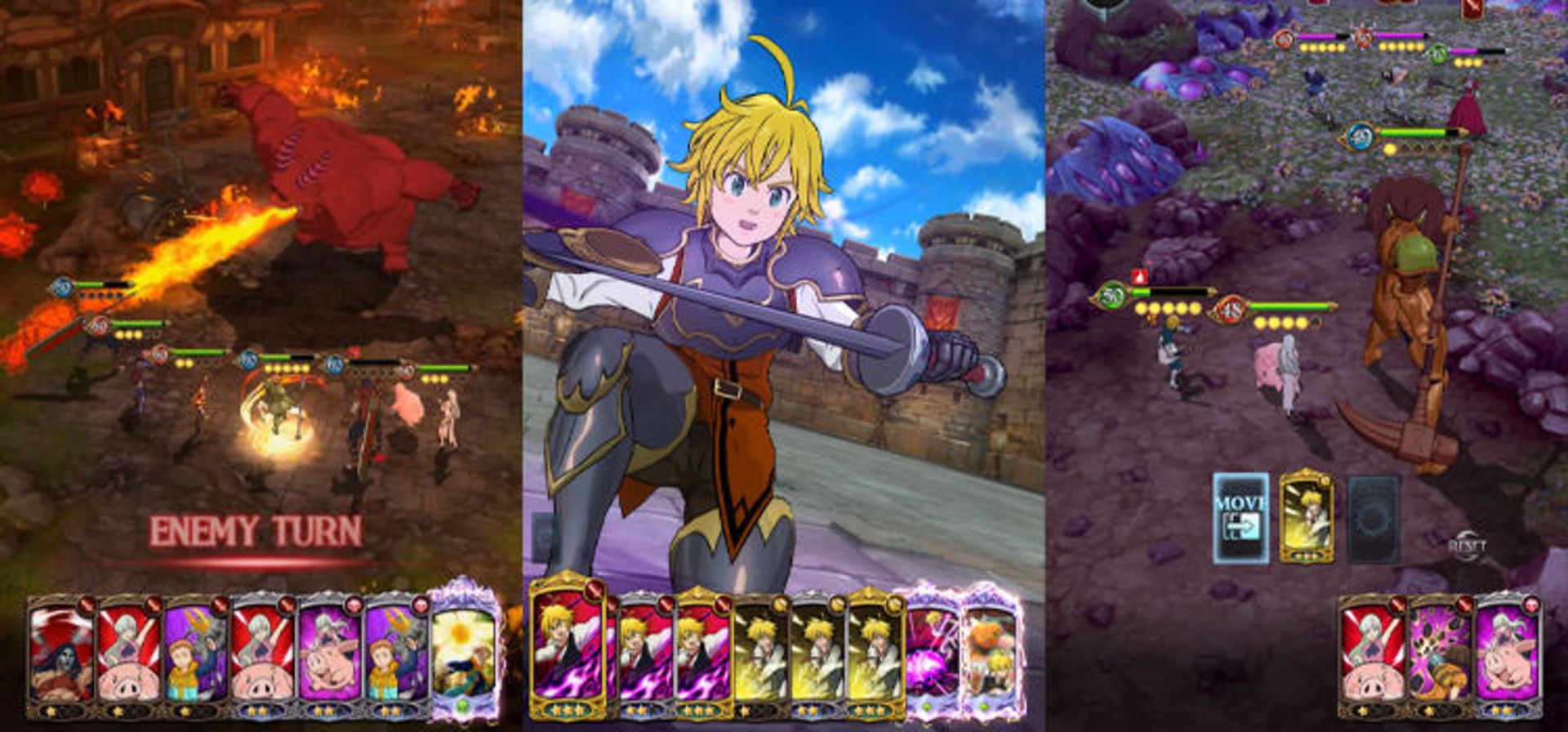The height and width of the screenshot is (732, 1568).
Task: Remove the queued yellow Meliodas card beside MOVE
Action: click(1306, 518)
